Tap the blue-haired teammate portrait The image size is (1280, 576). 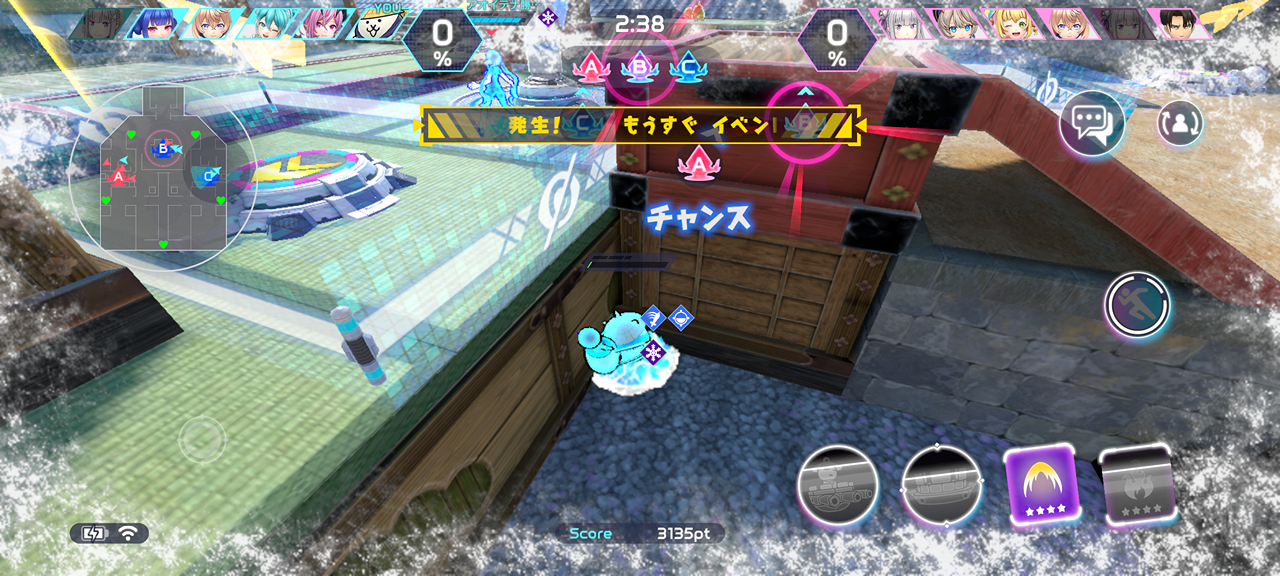[153, 24]
